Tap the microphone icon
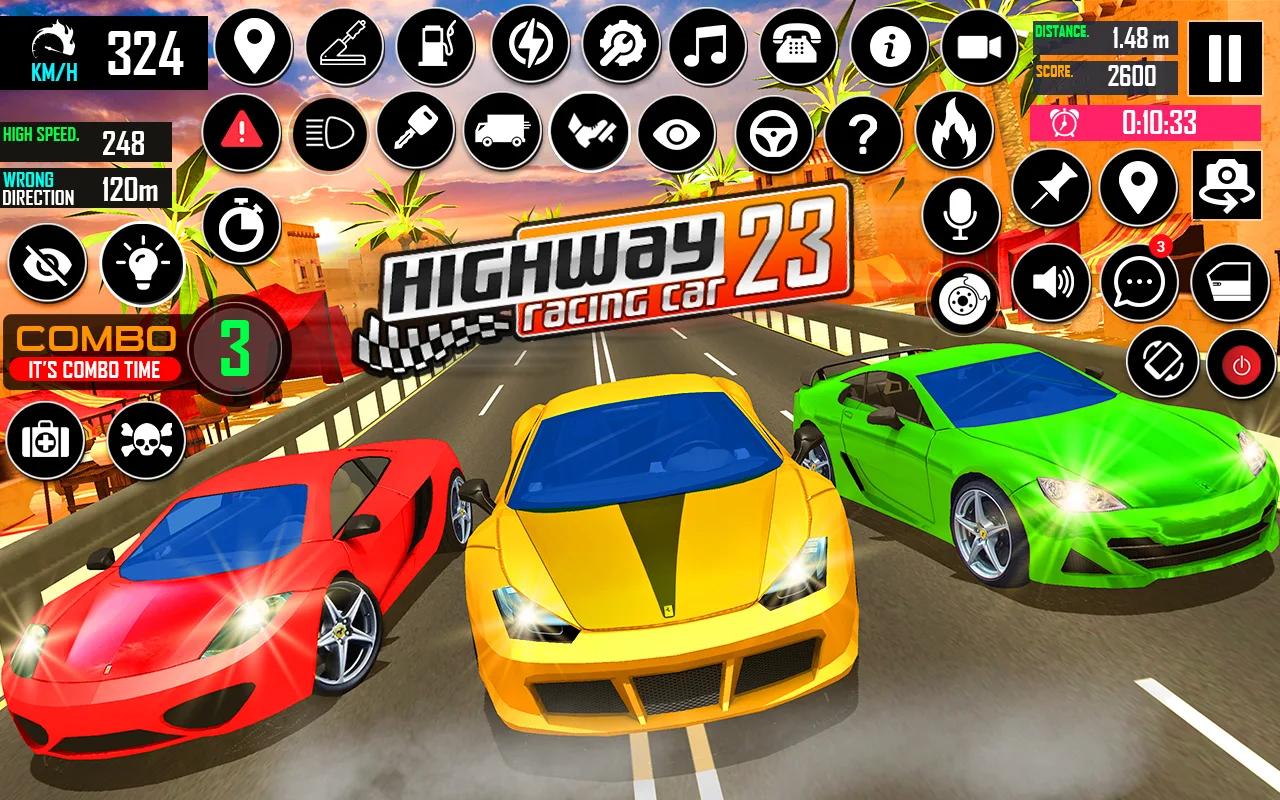 (x=963, y=215)
